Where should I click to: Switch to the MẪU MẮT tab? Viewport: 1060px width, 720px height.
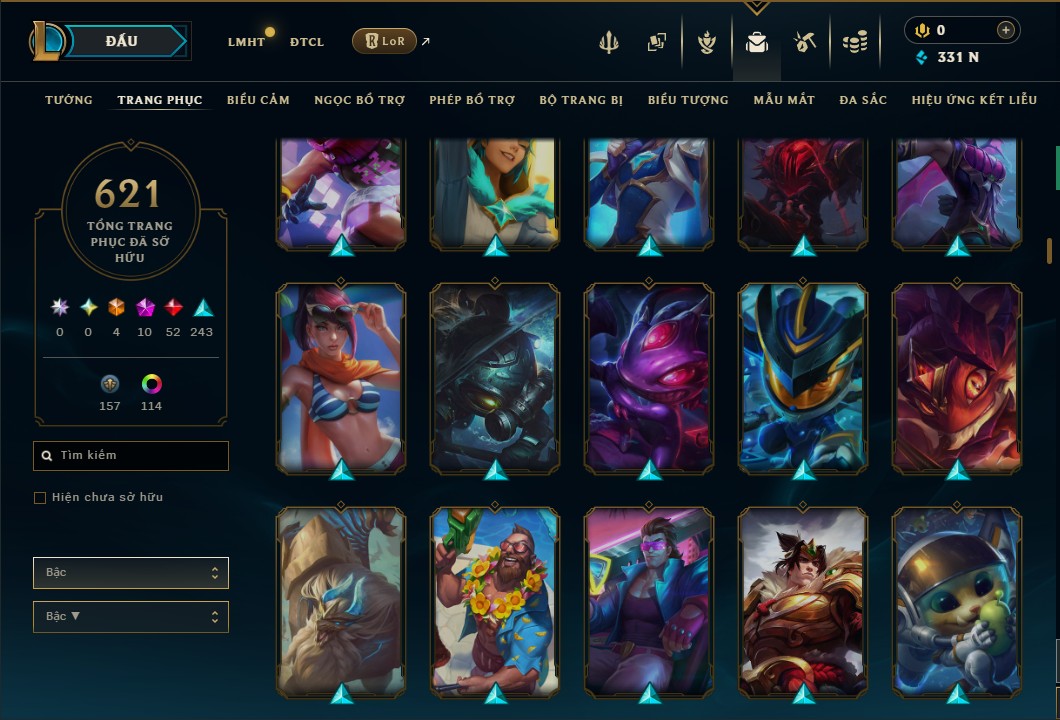click(x=784, y=100)
